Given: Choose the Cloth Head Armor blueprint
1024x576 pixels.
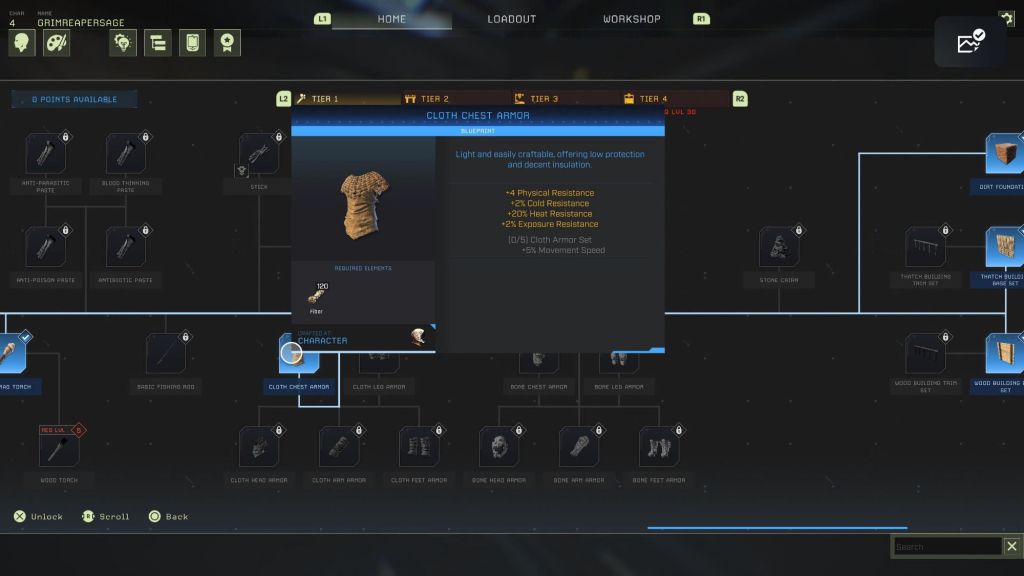Looking at the screenshot, I should tap(259, 447).
